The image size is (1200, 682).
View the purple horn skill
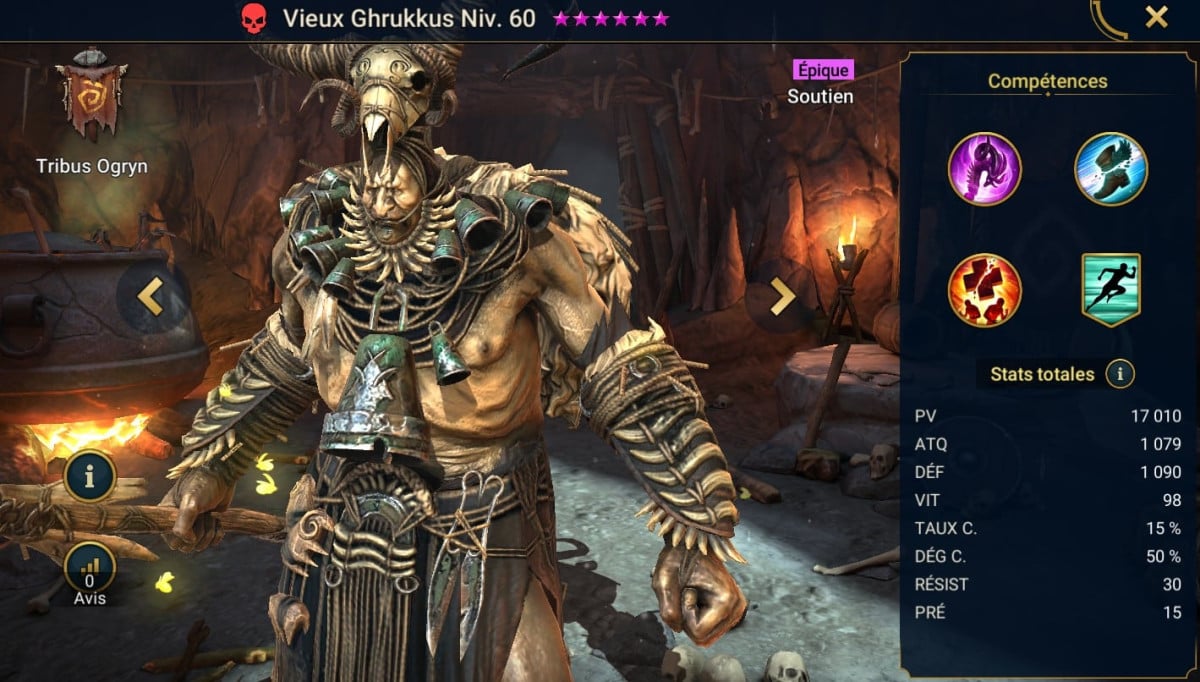point(985,169)
